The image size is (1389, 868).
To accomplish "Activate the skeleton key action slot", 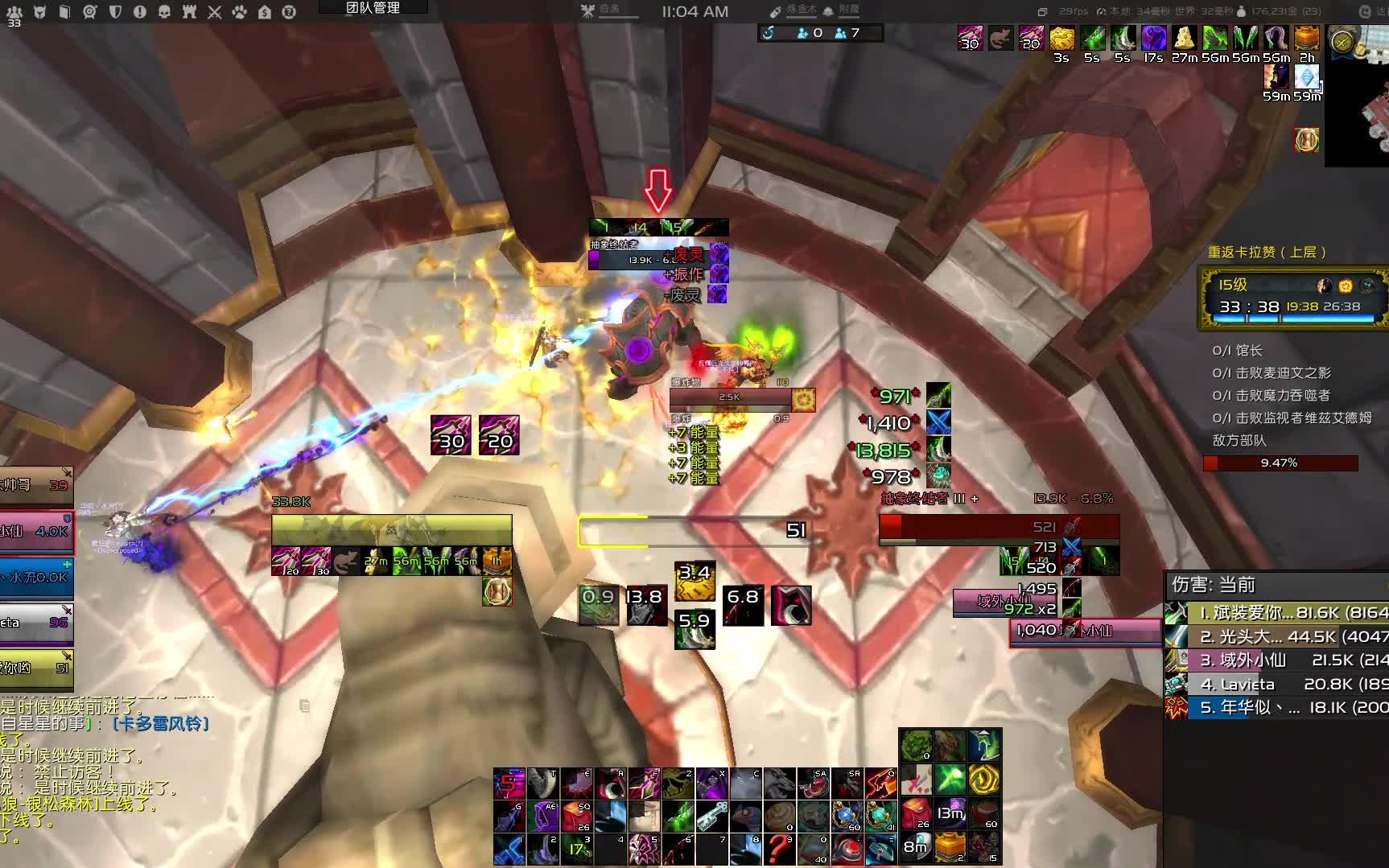I will tap(712, 817).
